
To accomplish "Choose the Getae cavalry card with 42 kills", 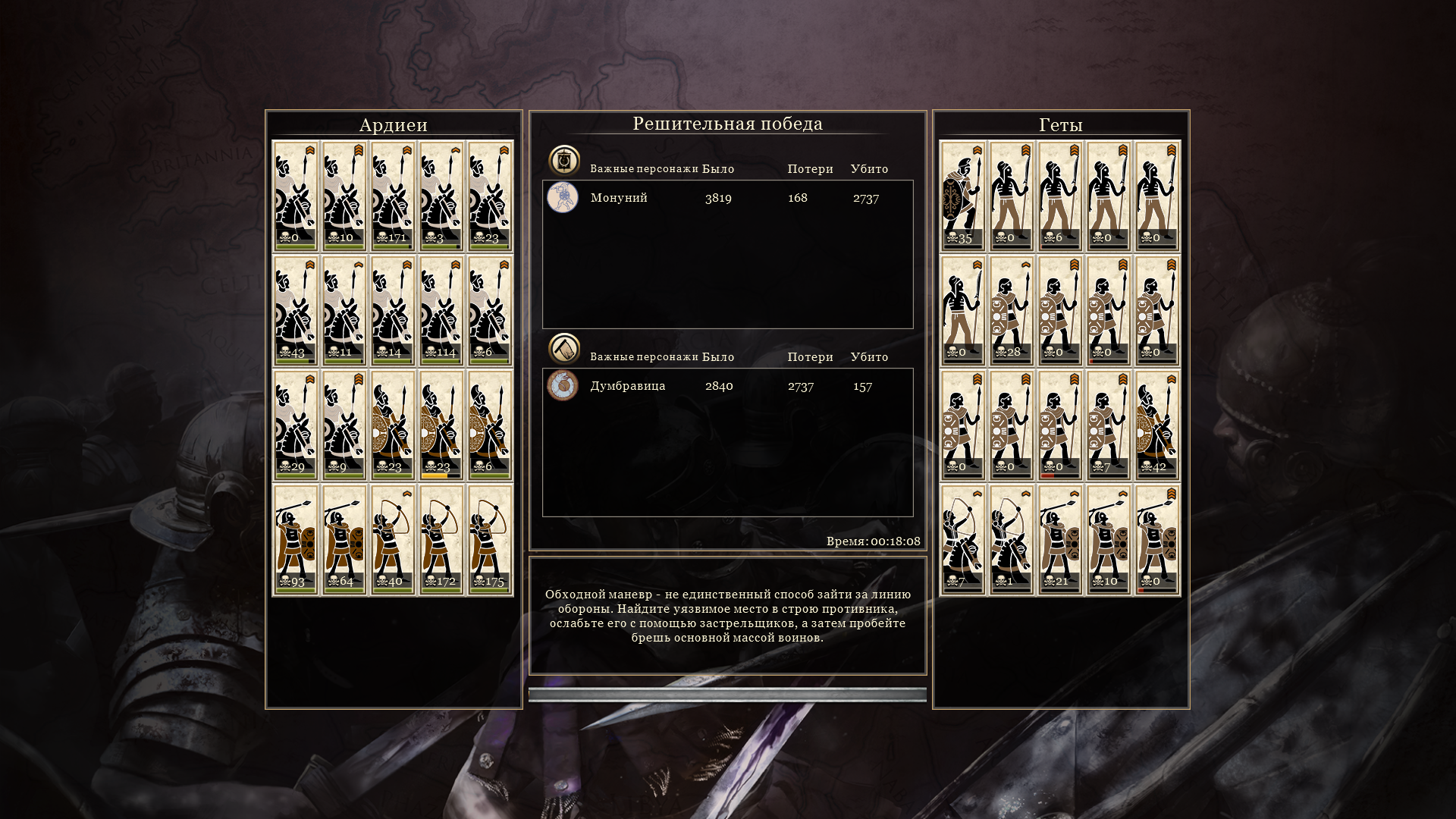I will tap(1157, 425).
